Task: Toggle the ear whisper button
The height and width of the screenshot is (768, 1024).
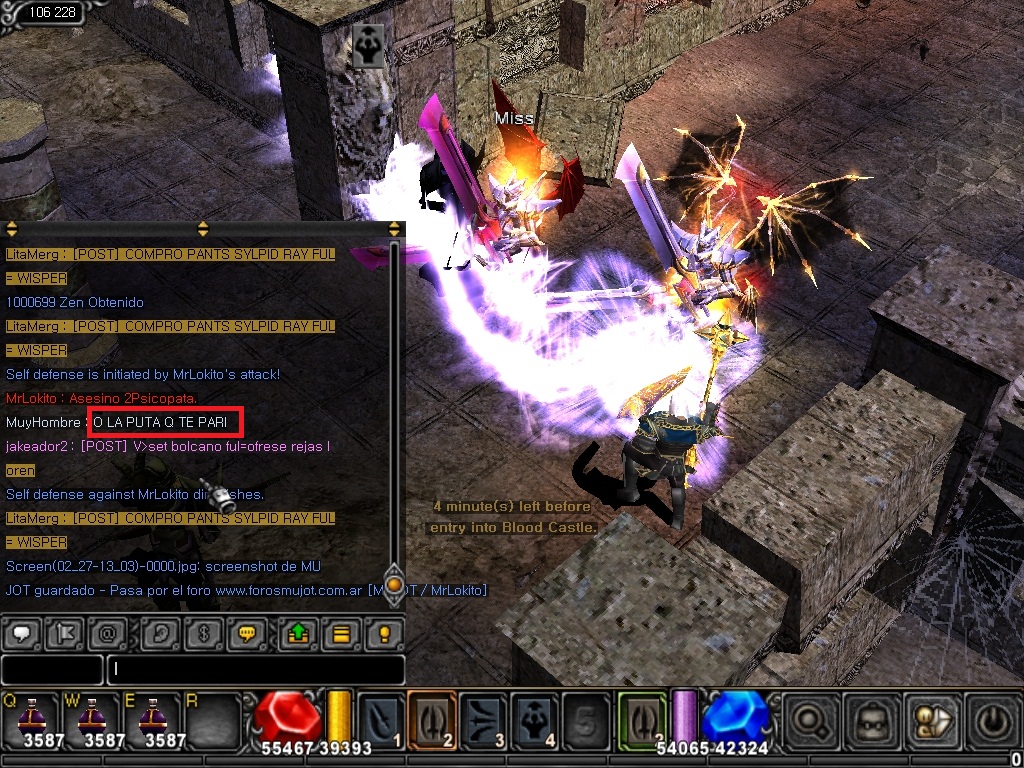Action: 160,633
